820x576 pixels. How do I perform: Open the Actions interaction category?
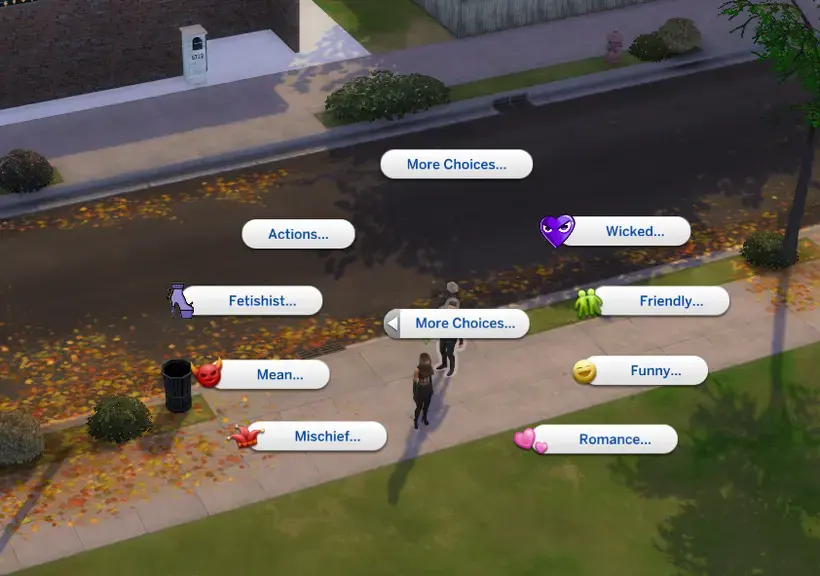click(298, 234)
